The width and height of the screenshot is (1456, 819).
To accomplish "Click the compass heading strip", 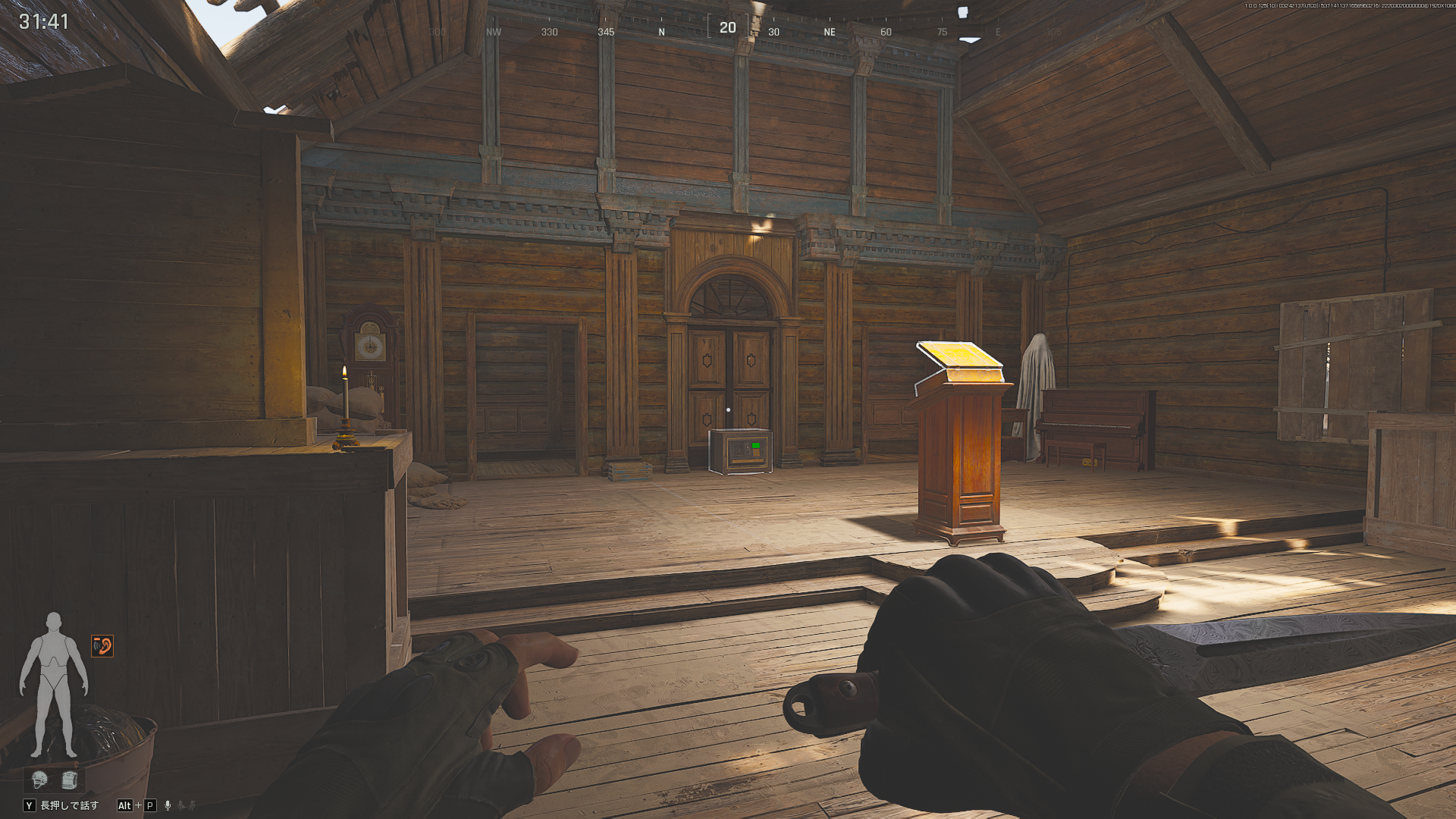I will pos(726,30).
